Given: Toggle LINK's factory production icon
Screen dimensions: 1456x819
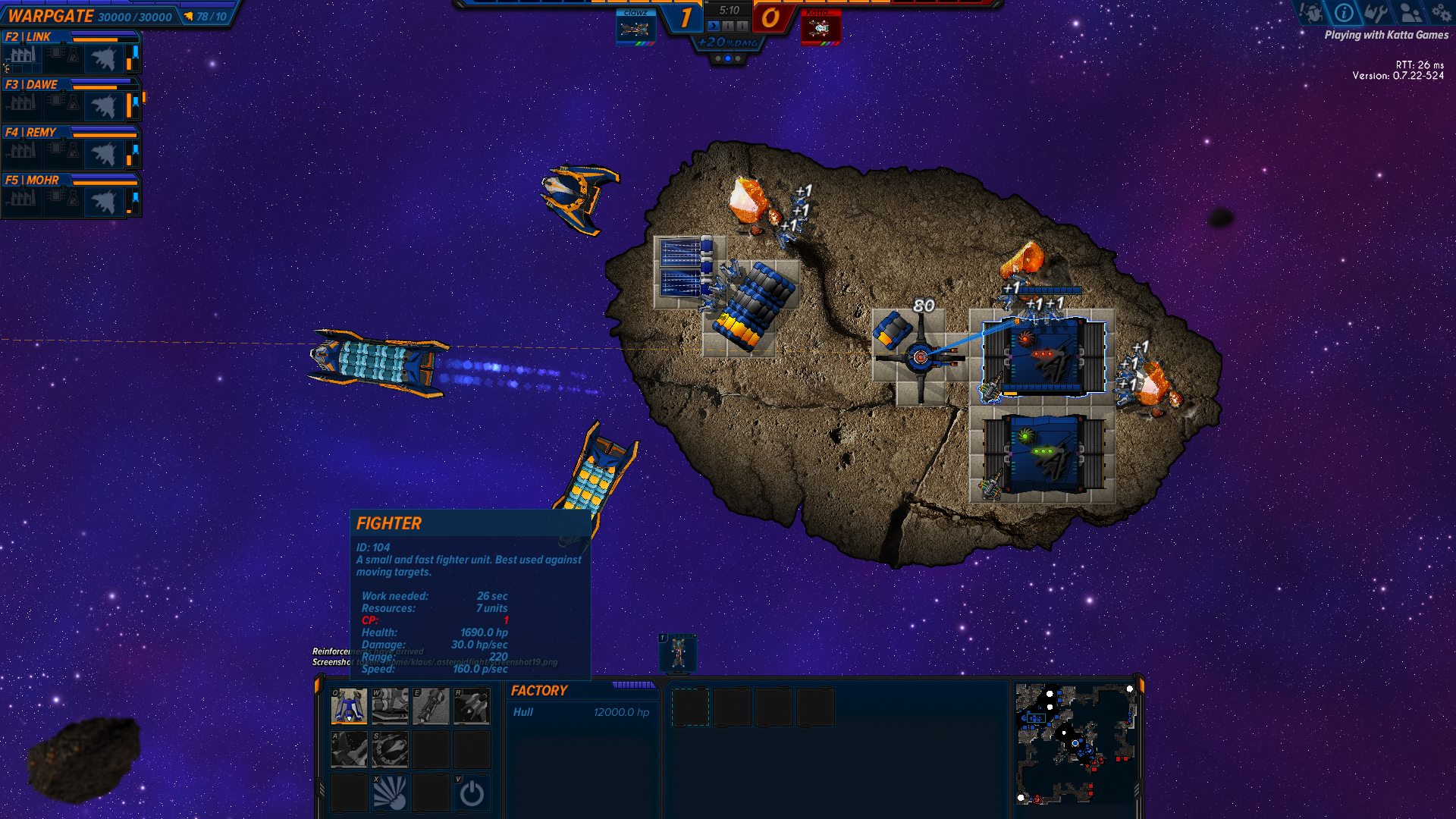Looking at the screenshot, I should (x=23, y=57).
